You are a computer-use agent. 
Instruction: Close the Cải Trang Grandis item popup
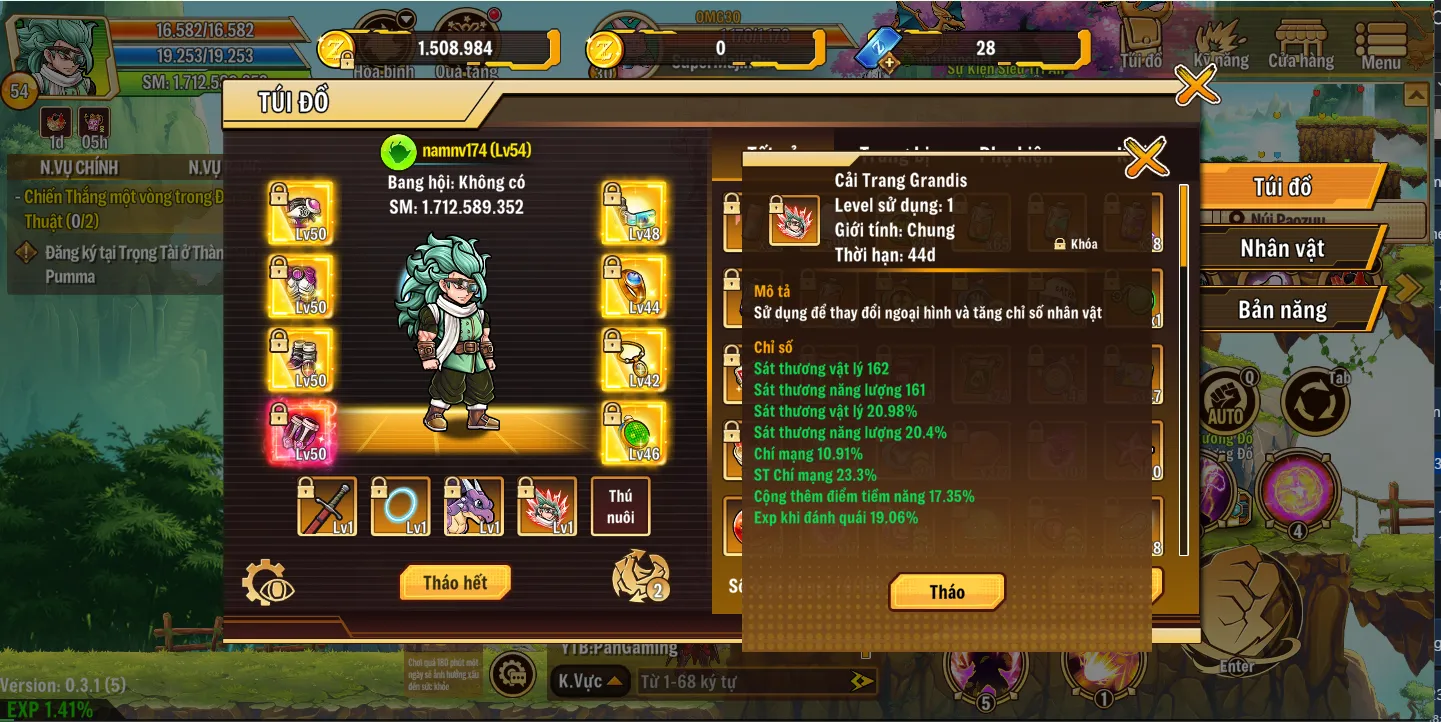(x=1146, y=157)
